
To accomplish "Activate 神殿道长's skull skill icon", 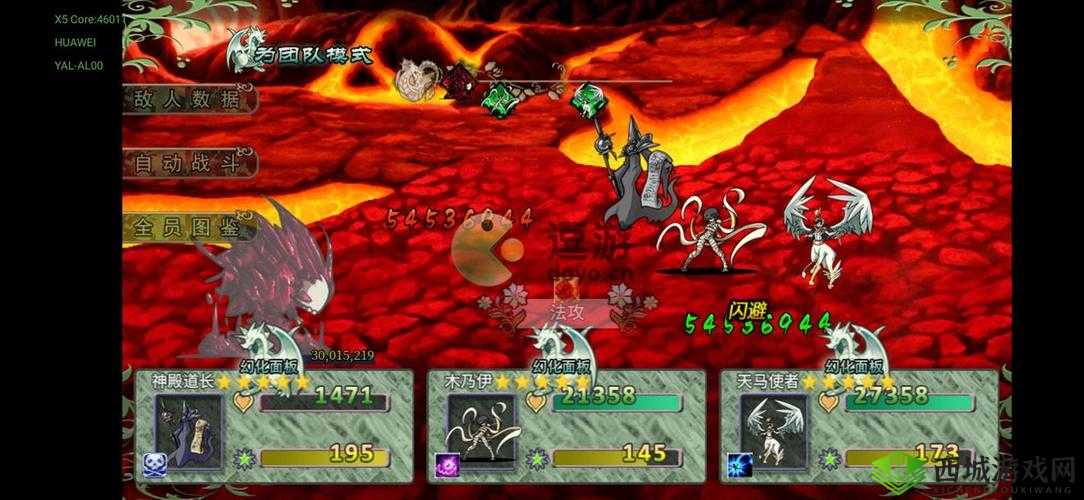I will pos(155,463).
